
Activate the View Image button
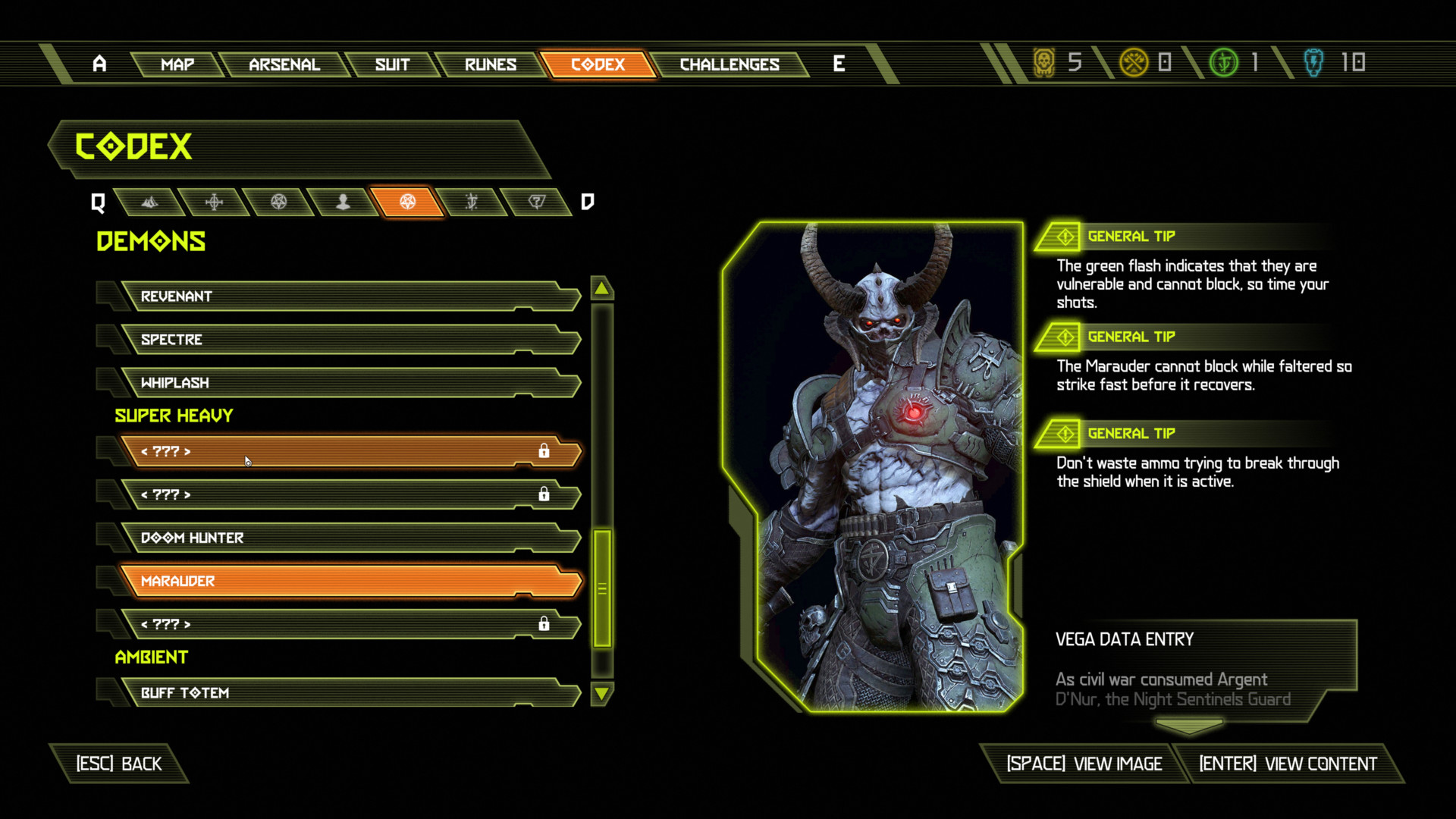click(x=1084, y=764)
